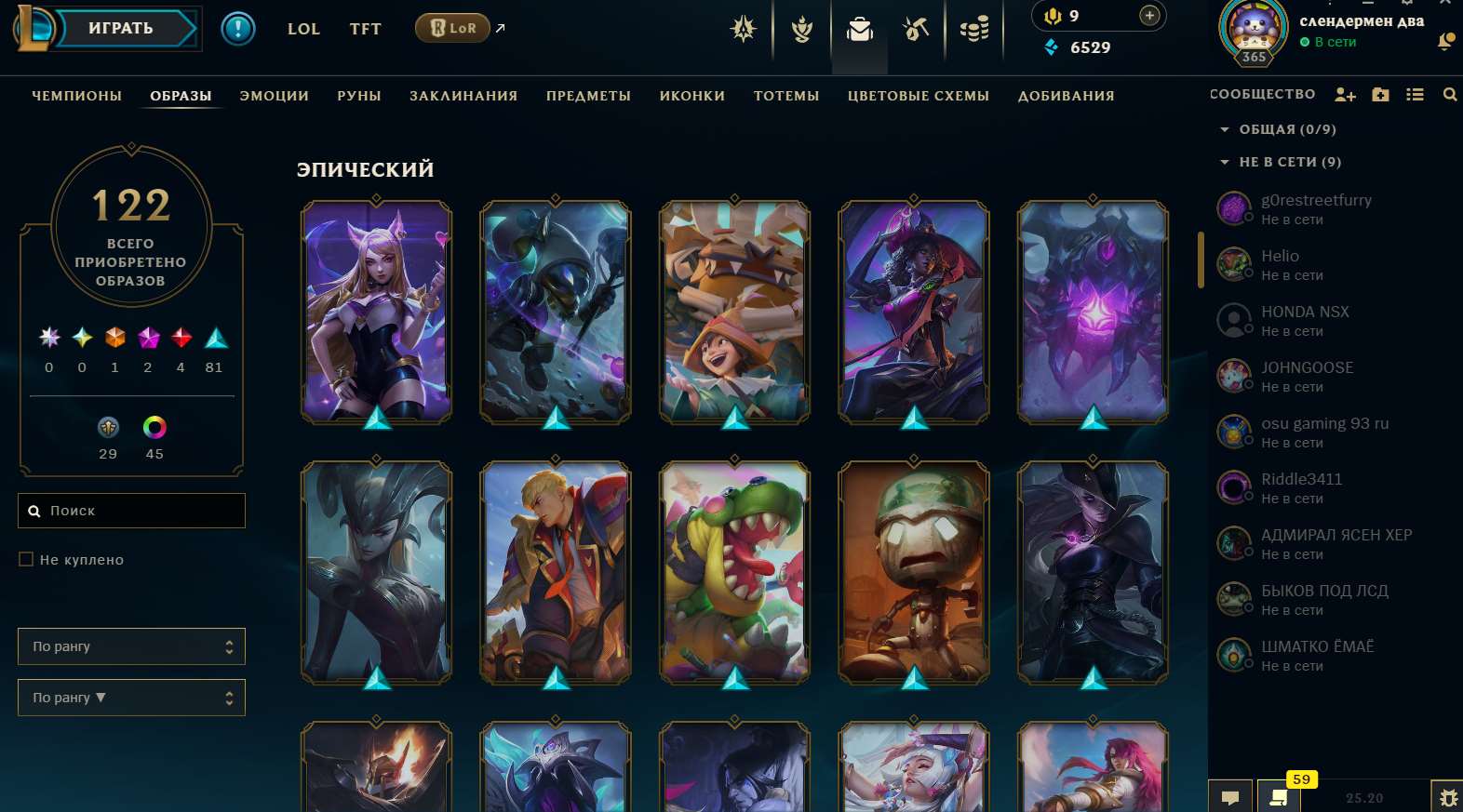Select the Clash icon
Image resolution: width=1463 pixels, height=812 pixels.
(x=744, y=29)
